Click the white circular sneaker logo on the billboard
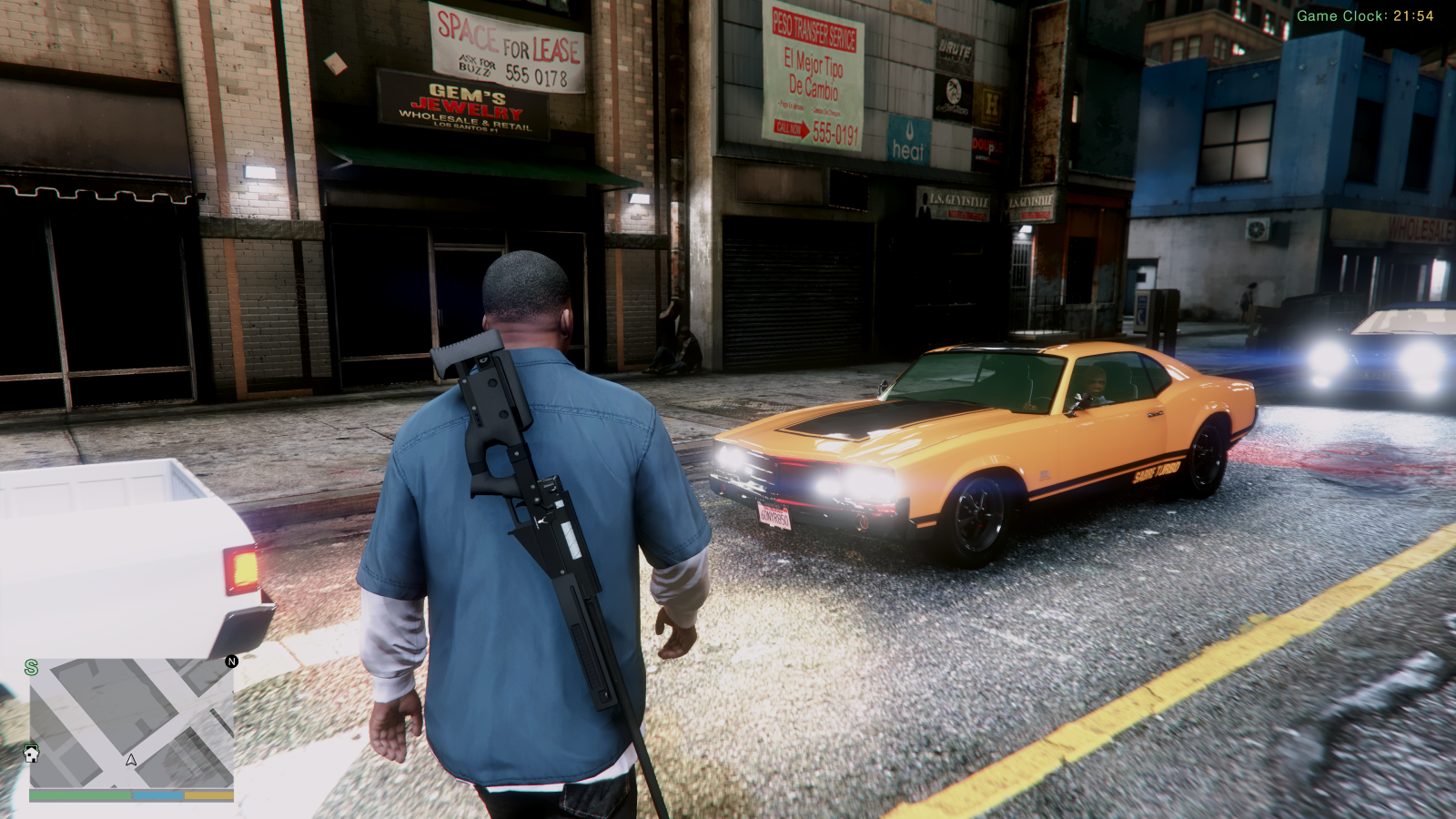Viewport: 1456px width, 819px height. 955,91
